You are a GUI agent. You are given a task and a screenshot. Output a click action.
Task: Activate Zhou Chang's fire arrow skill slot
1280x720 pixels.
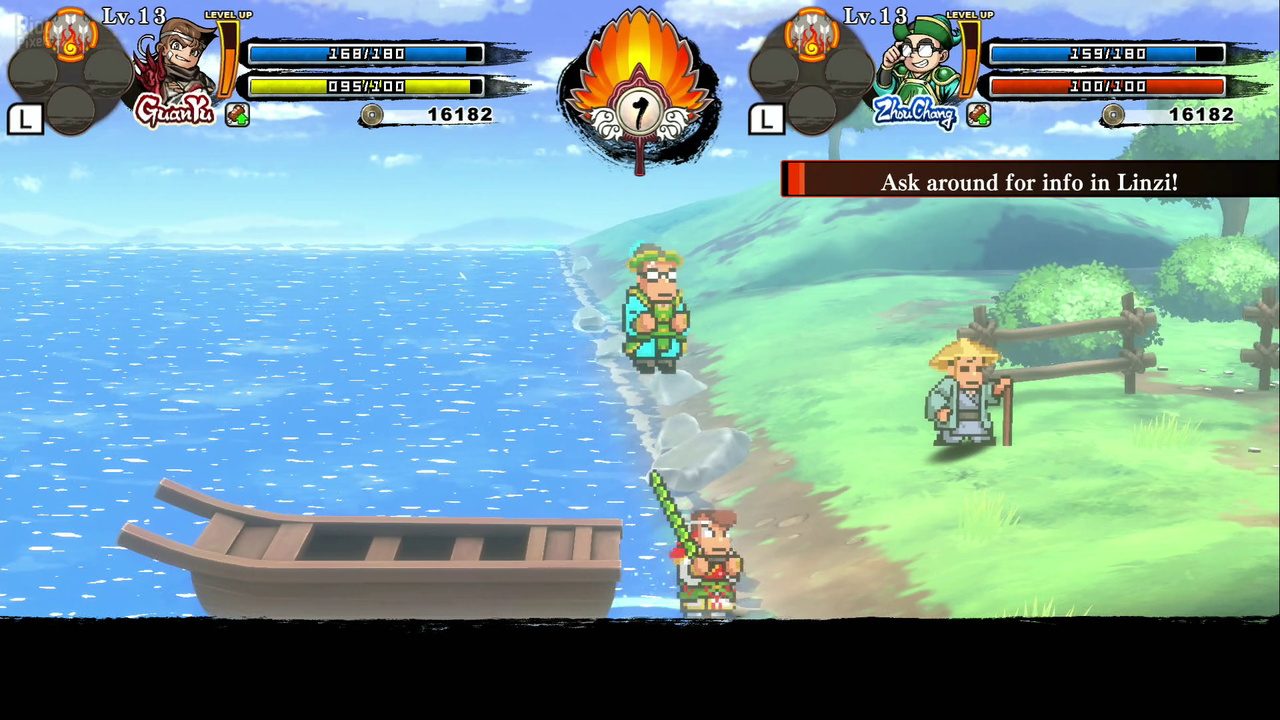[812, 36]
